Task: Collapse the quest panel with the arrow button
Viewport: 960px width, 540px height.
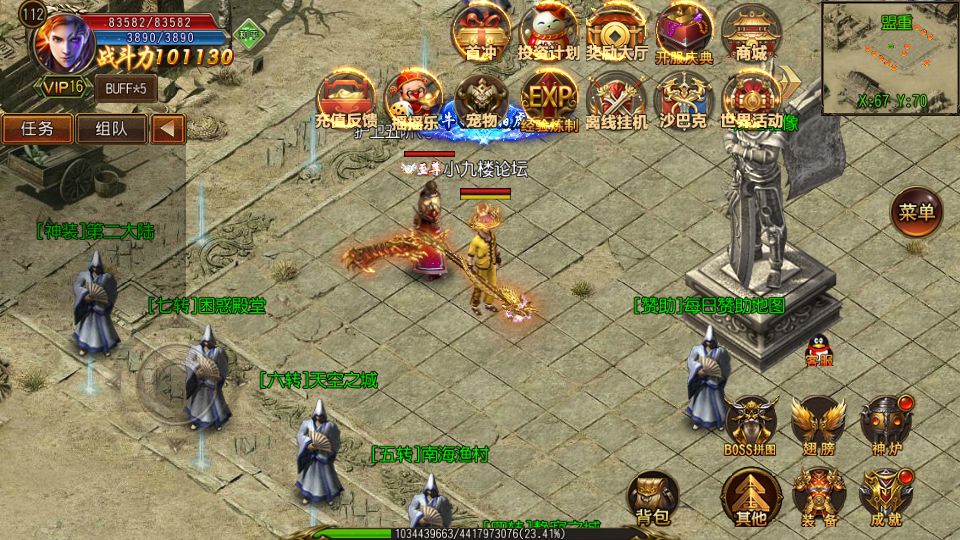Action: pyautogui.click(x=168, y=129)
